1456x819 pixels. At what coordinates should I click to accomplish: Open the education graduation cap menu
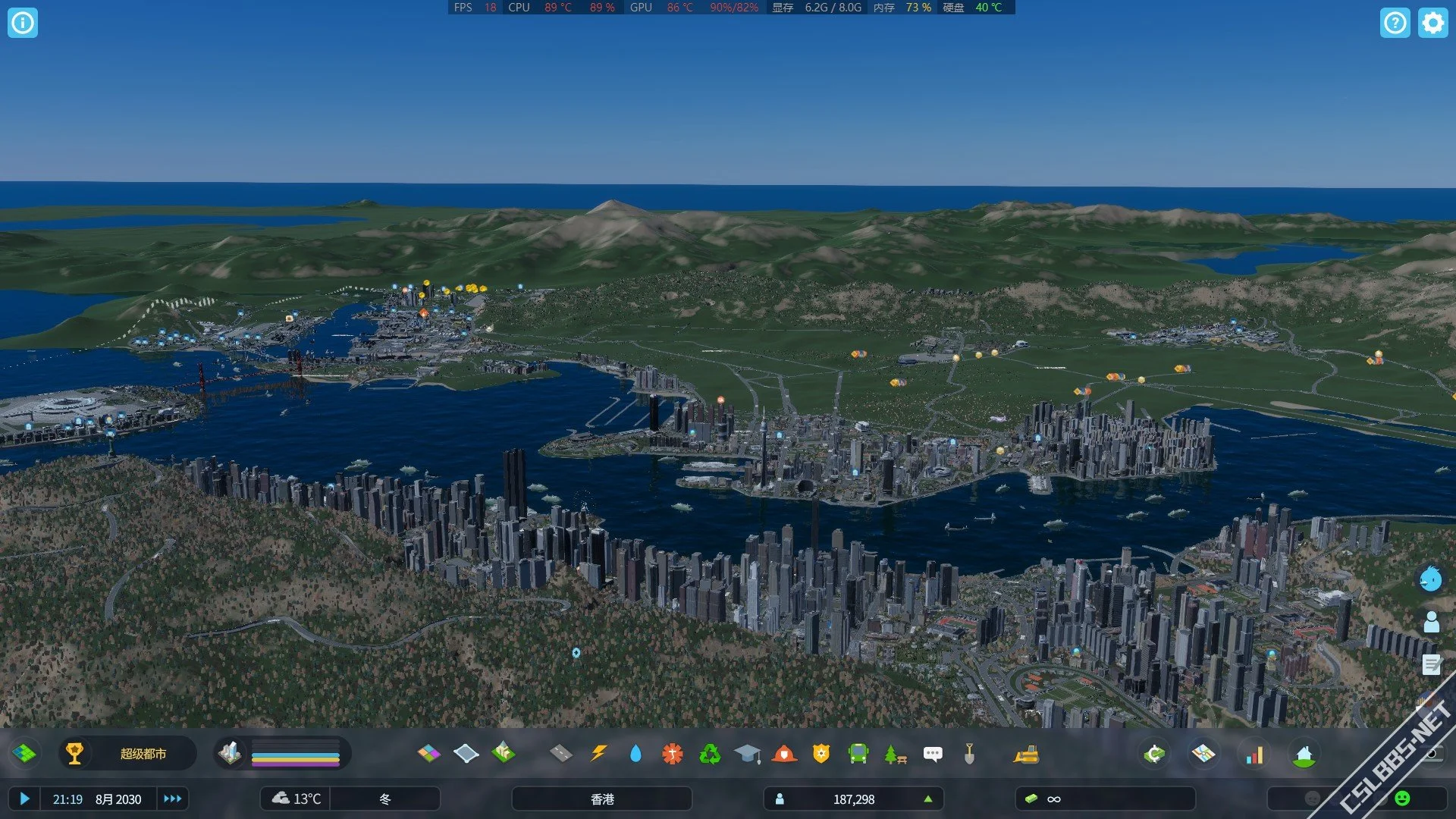[747, 754]
